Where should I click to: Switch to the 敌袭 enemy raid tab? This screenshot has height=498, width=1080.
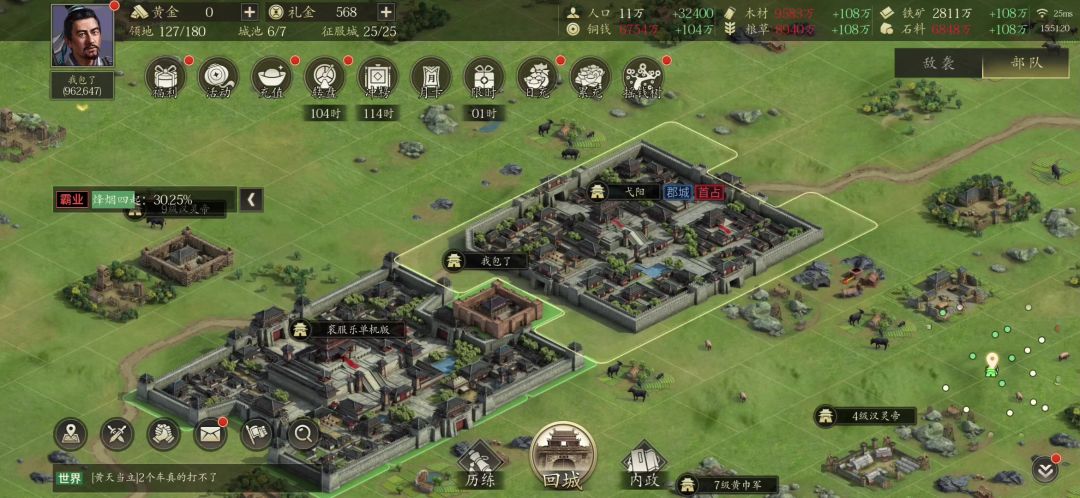pyautogui.click(x=938, y=62)
